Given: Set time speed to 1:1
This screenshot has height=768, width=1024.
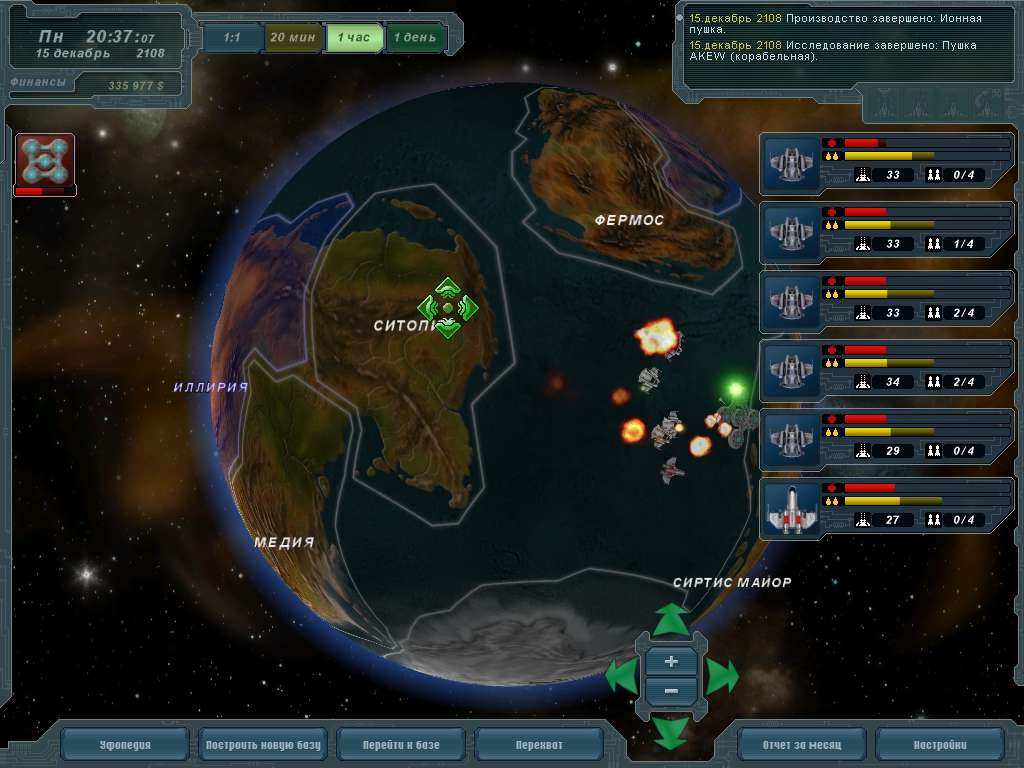Looking at the screenshot, I should tap(231, 38).
